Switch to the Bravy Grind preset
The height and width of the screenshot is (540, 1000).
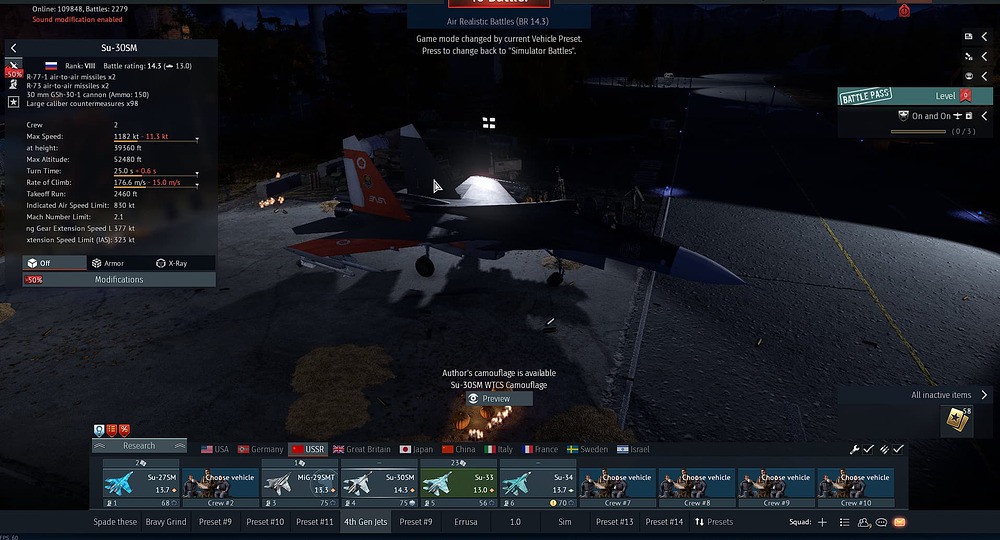tap(166, 522)
